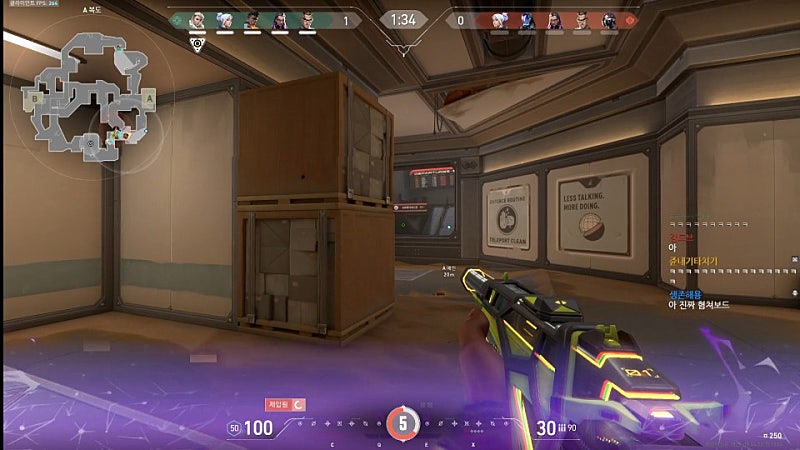800x450 pixels.
Task: Select the first teammate portrait on green team
Action: click(198, 19)
